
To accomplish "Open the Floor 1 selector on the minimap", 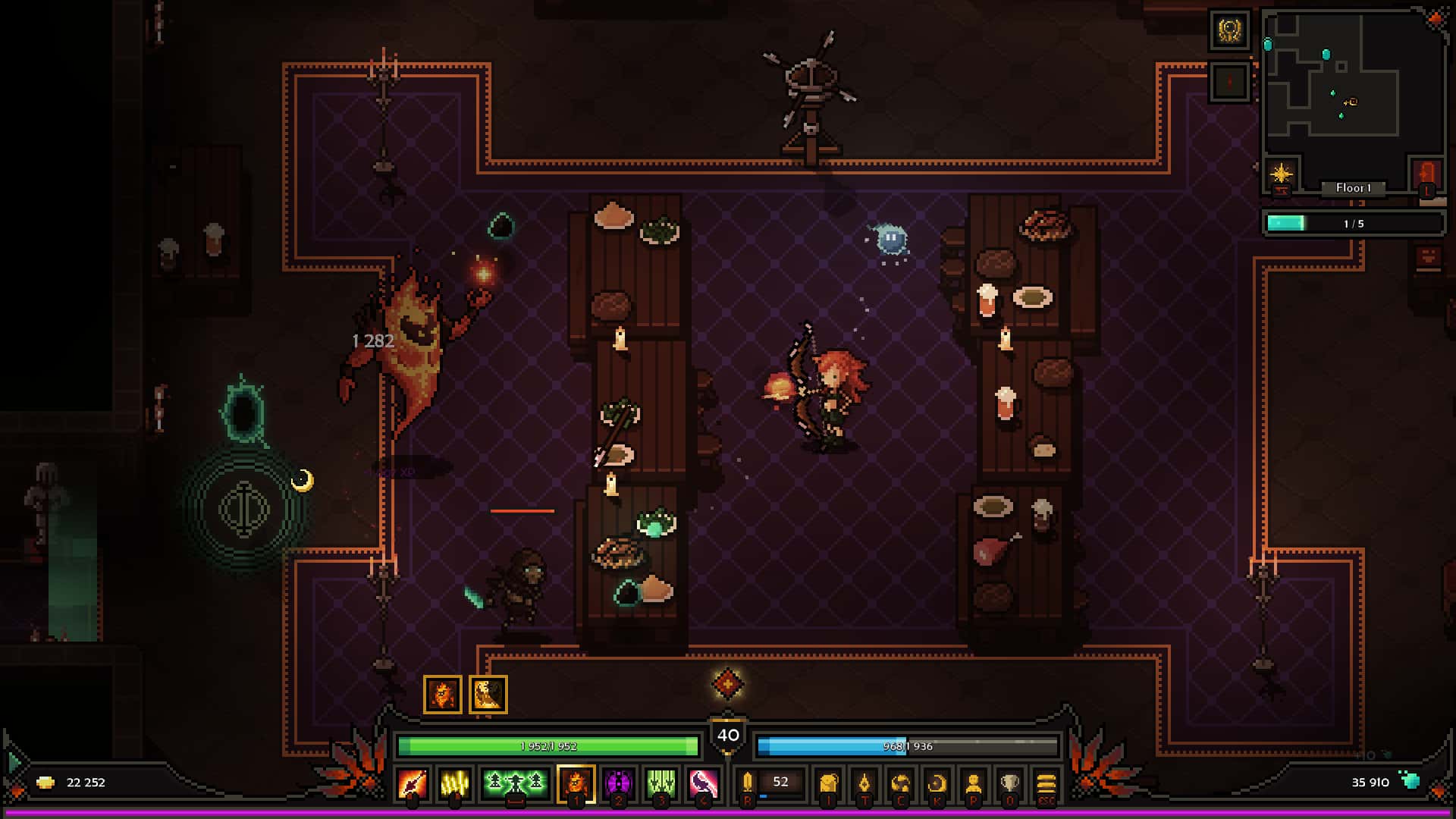I will [1354, 188].
